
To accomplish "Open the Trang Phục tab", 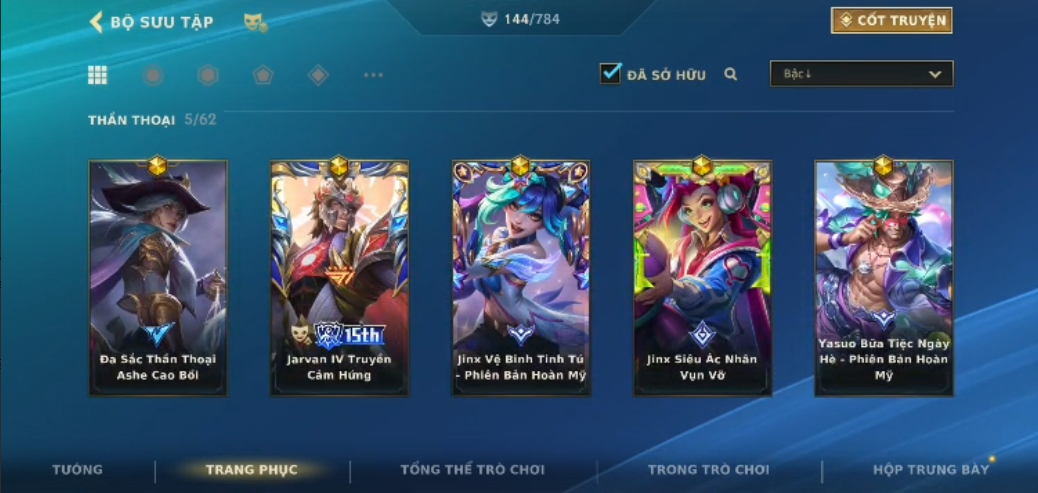I will (251, 470).
